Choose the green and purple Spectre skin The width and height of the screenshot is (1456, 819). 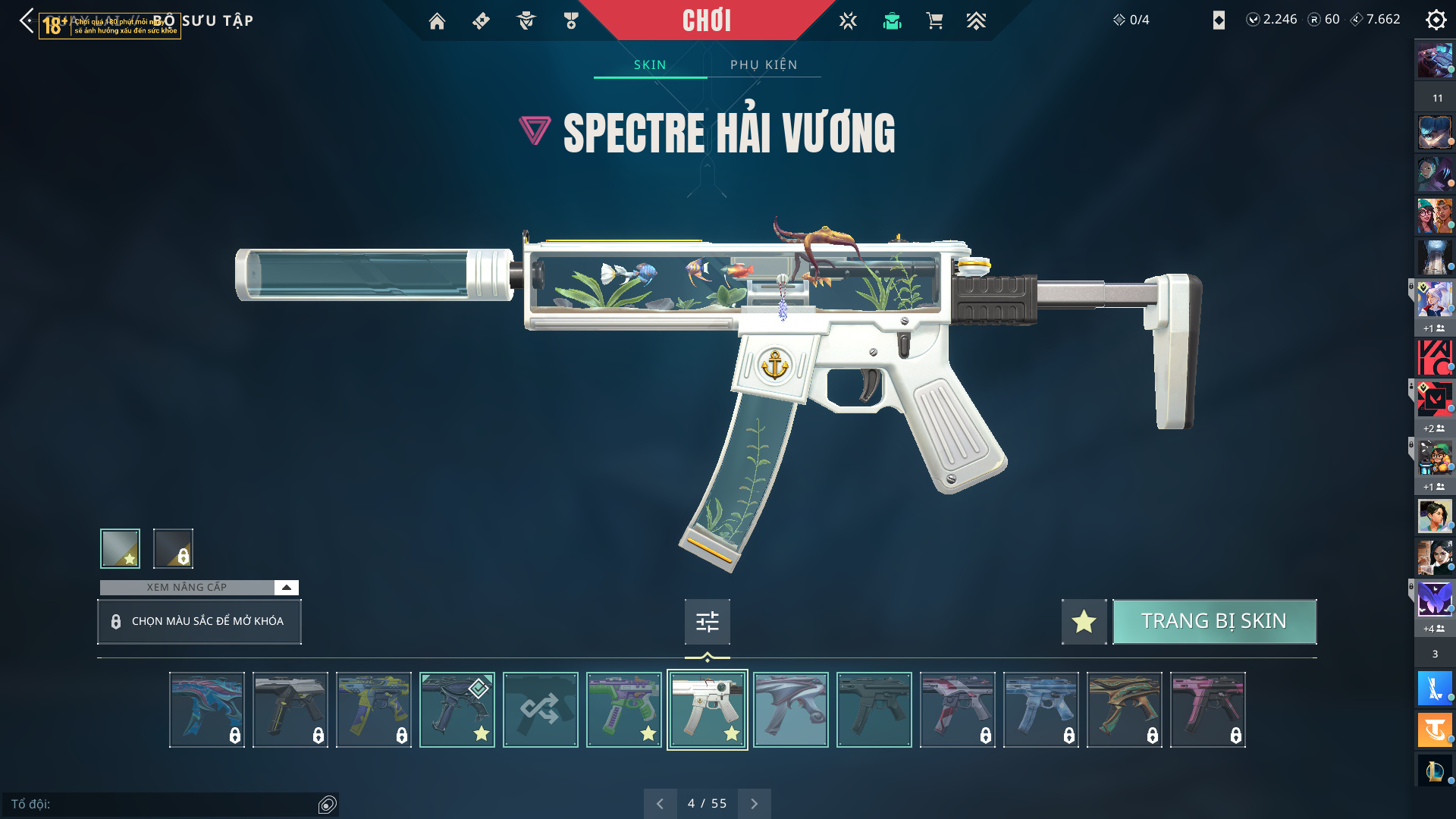point(624,710)
